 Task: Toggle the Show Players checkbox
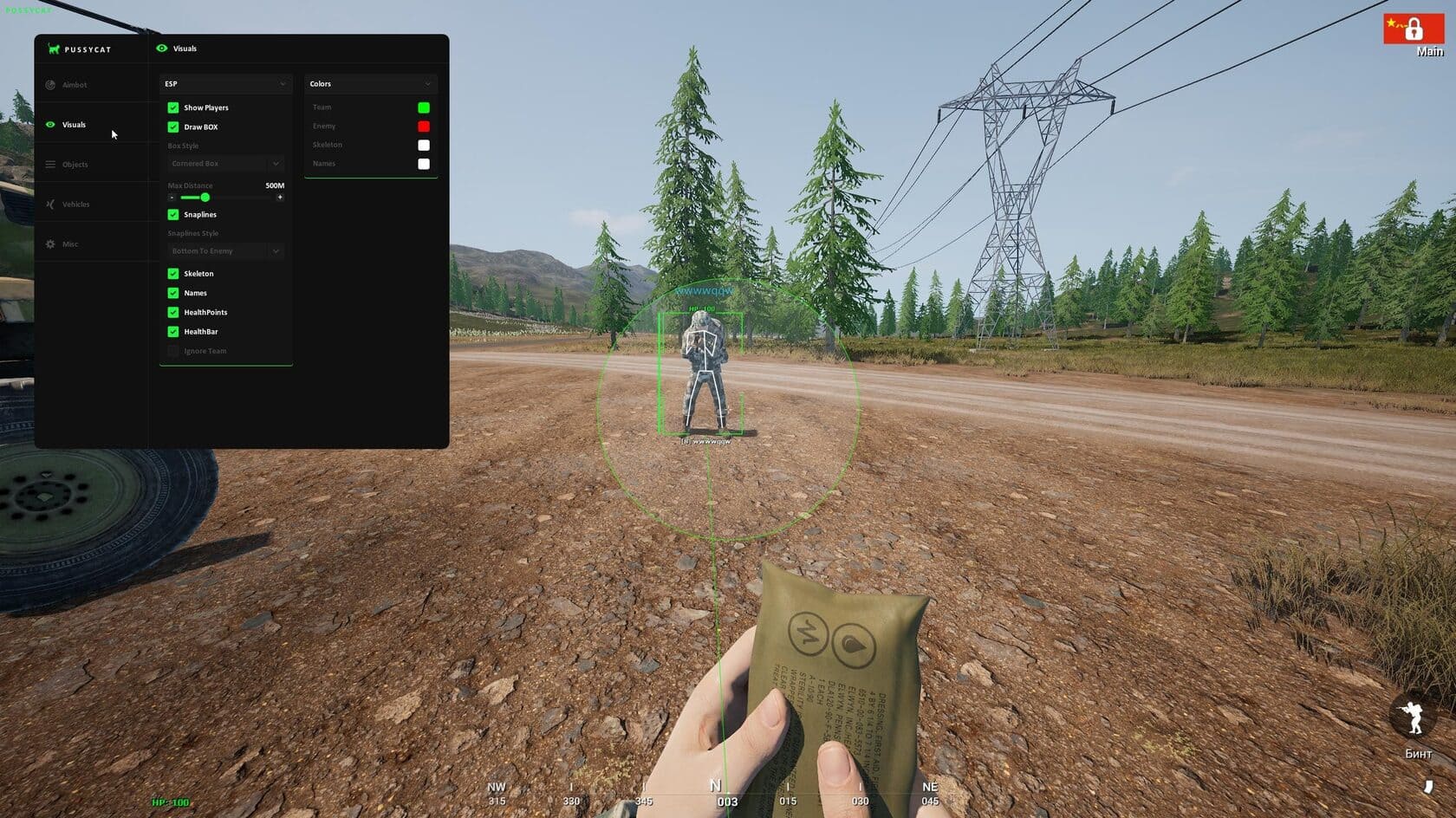click(x=173, y=107)
